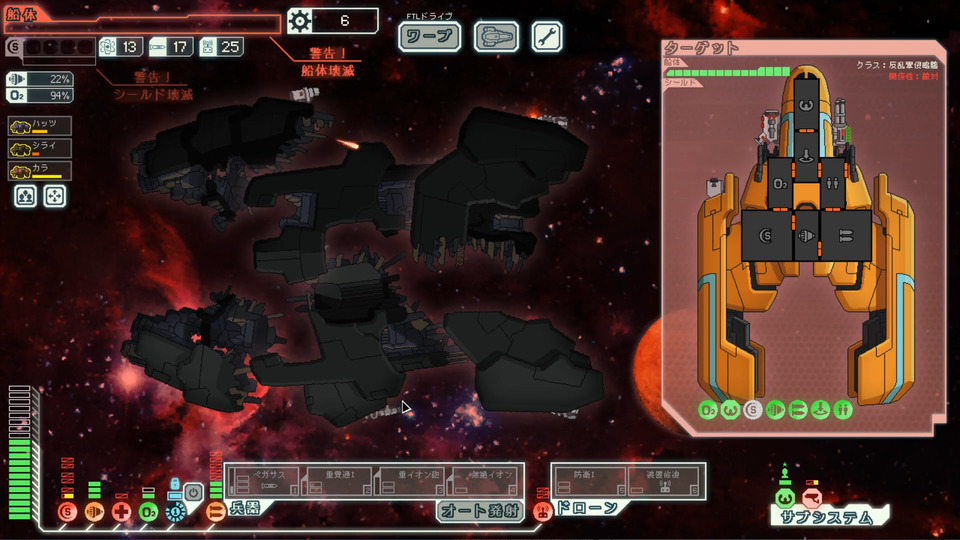Click the red-cross medbay system icon
Image resolution: width=960 pixels, height=540 pixels.
[x=121, y=512]
